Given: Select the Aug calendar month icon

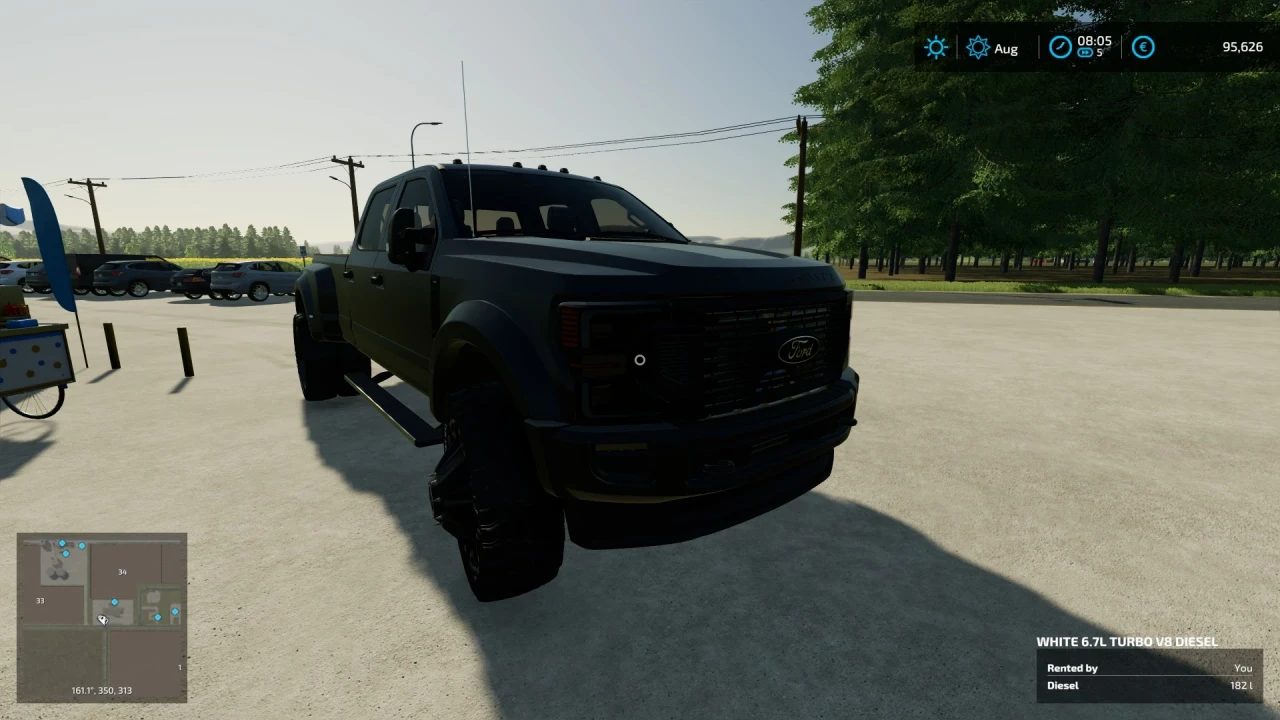Looking at the screenshot, I should [x=979, y=47].
